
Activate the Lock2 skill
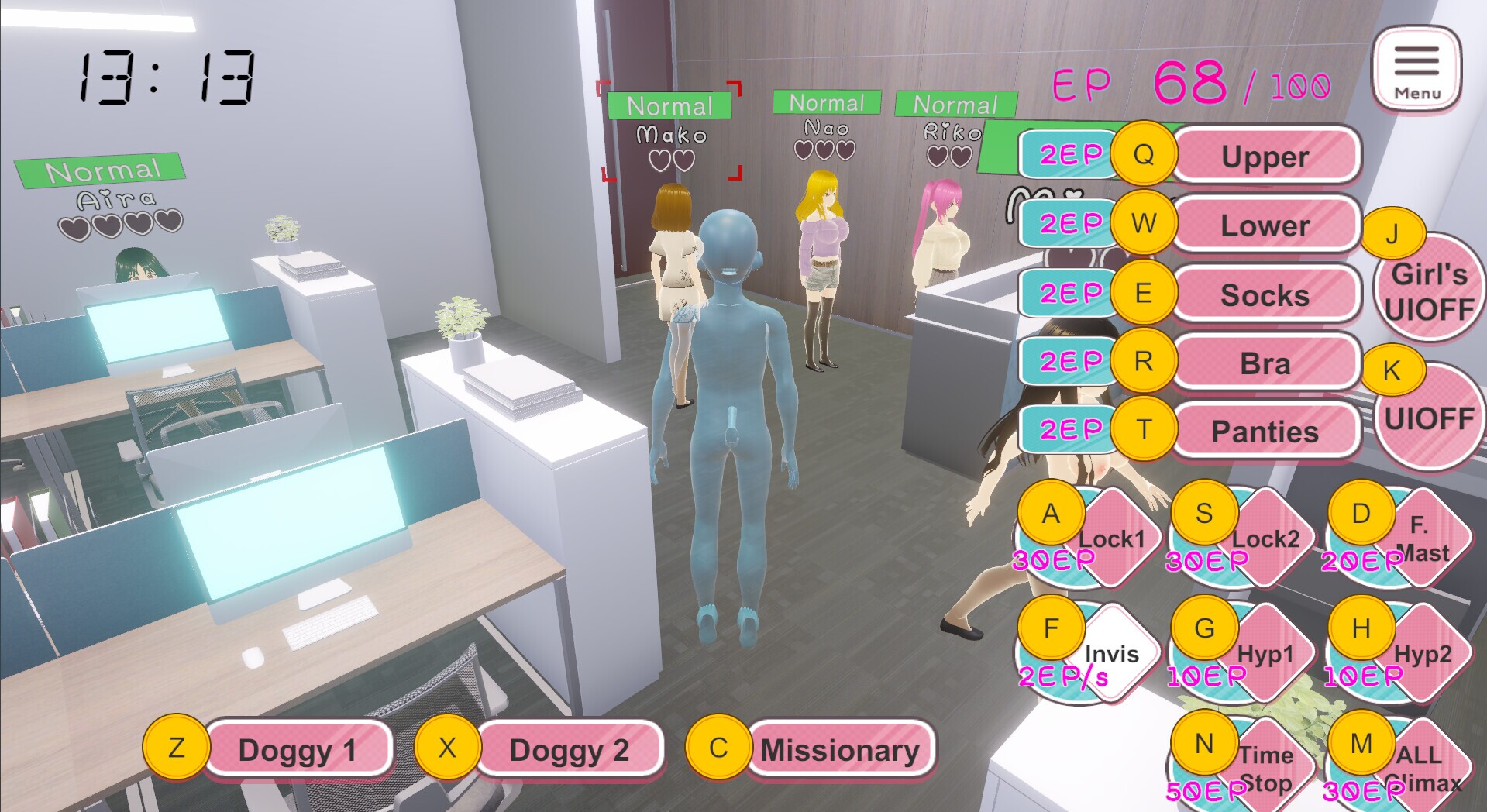pos(1265,538)
